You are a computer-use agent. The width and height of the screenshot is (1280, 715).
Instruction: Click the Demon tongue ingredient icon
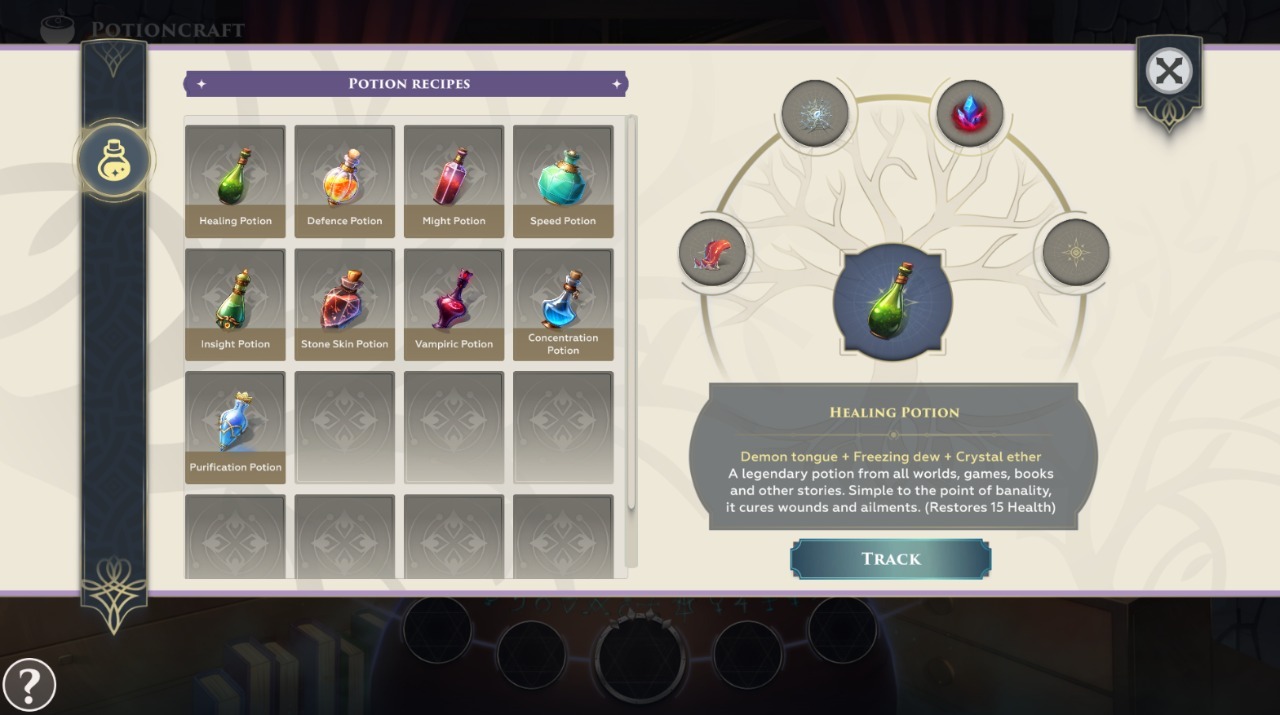(x=712, y=251)
